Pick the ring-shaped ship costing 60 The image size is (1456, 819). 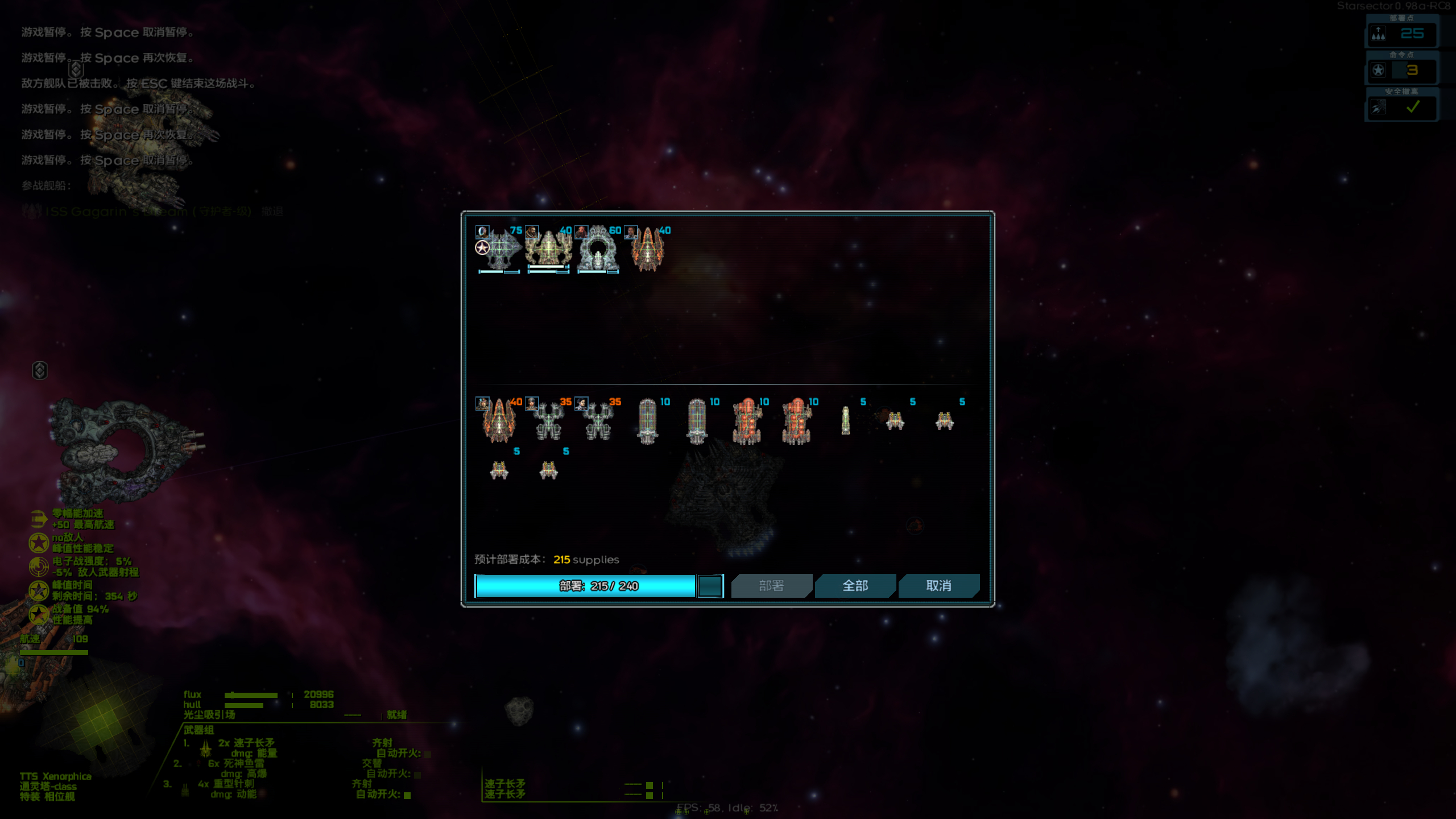coord(598,250)
